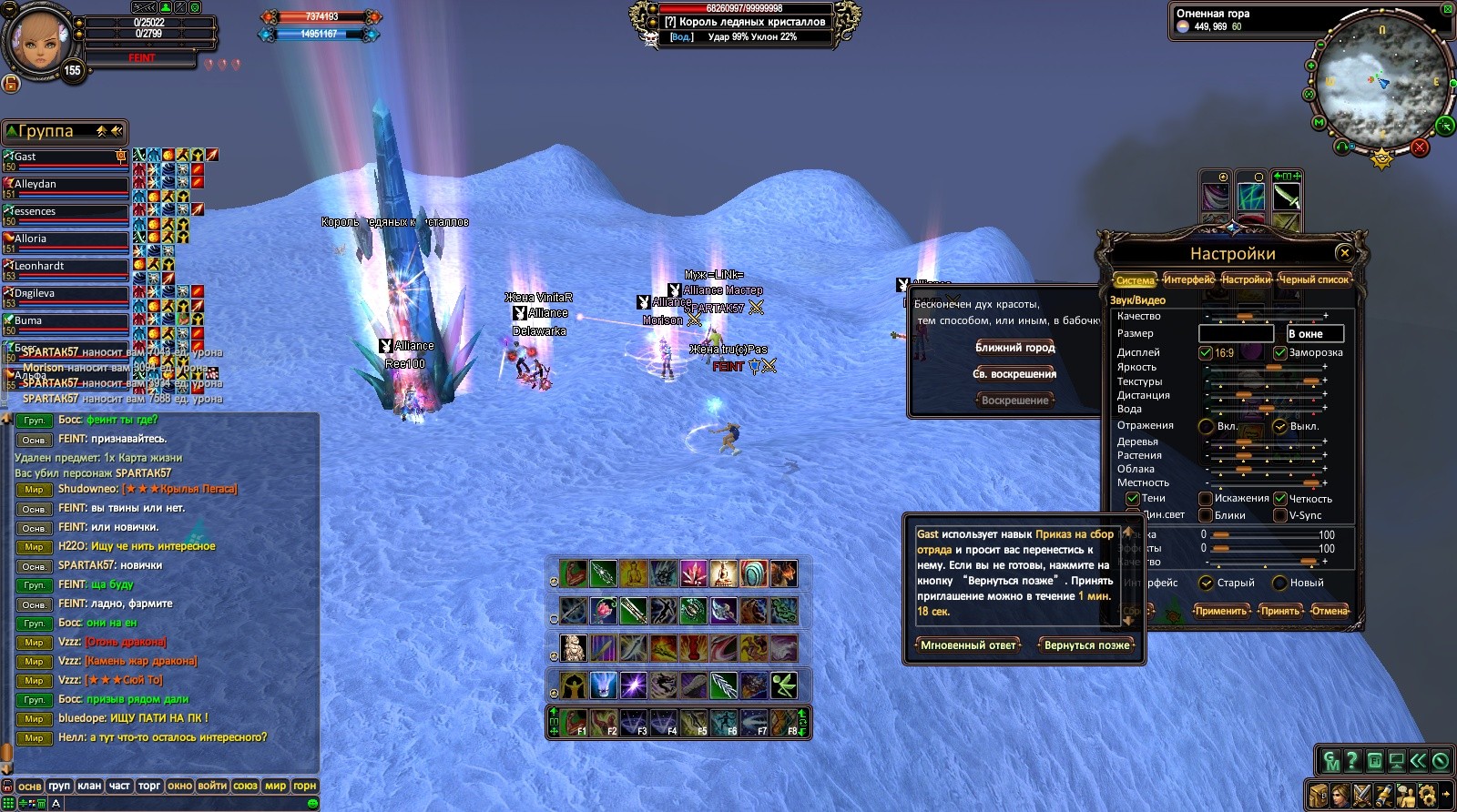The height and width of the screenshot is (812, 1457).
Task: Click the Применить button
Action: click(1220, 611)
